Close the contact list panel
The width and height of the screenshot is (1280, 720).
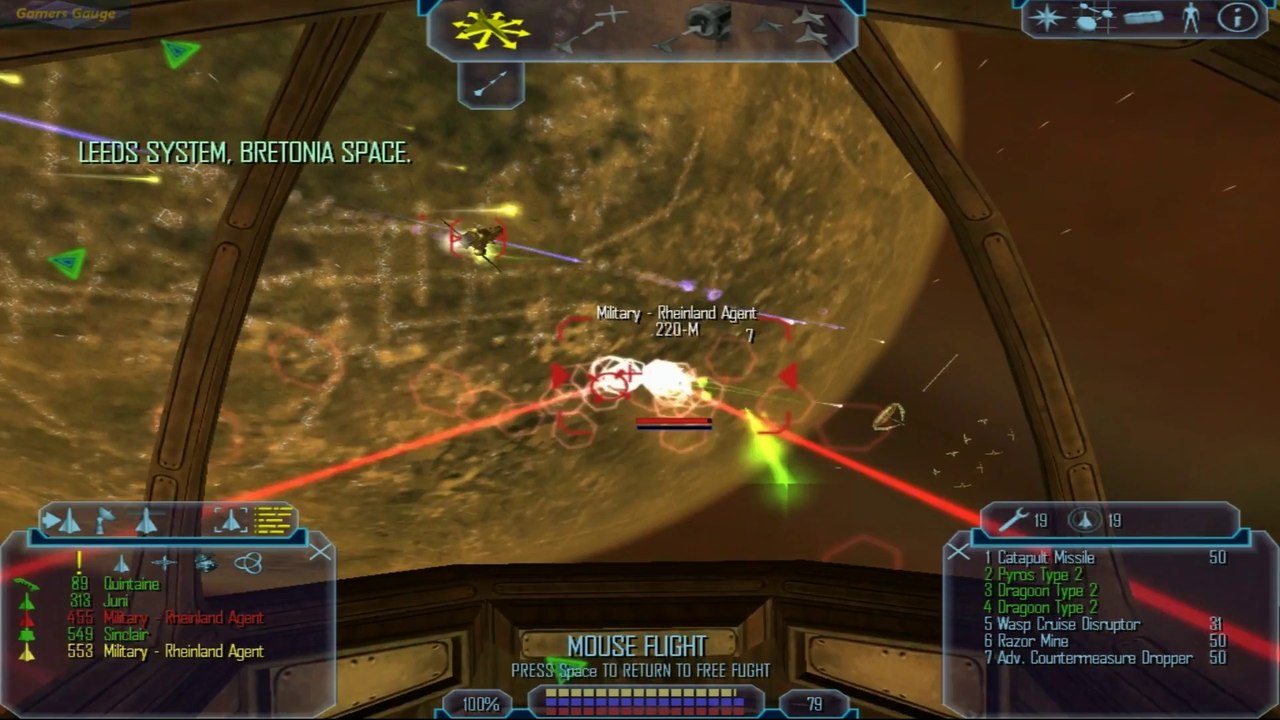click(320, 552)
